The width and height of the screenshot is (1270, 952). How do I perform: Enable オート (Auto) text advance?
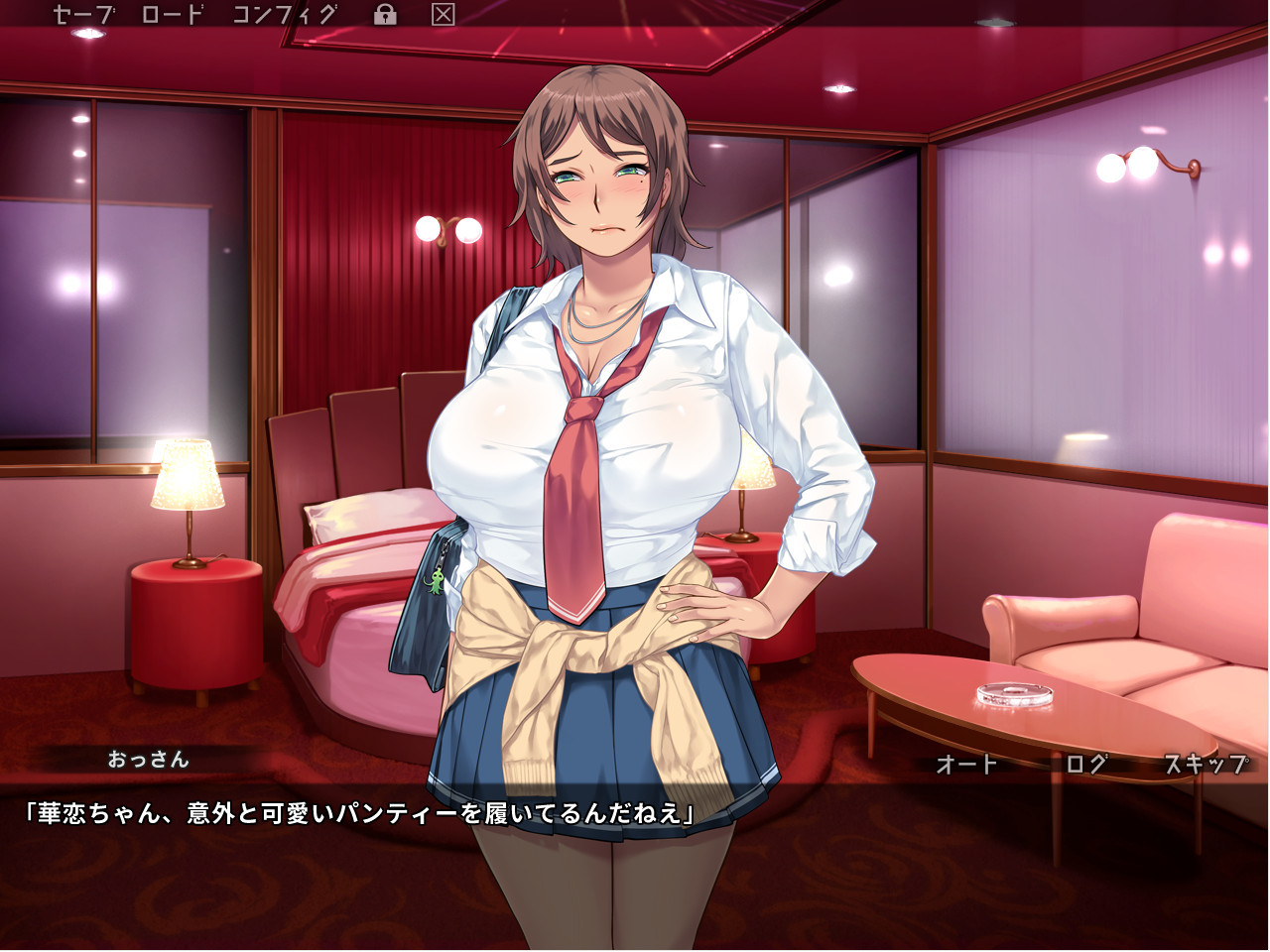click(x=966, y=764)
